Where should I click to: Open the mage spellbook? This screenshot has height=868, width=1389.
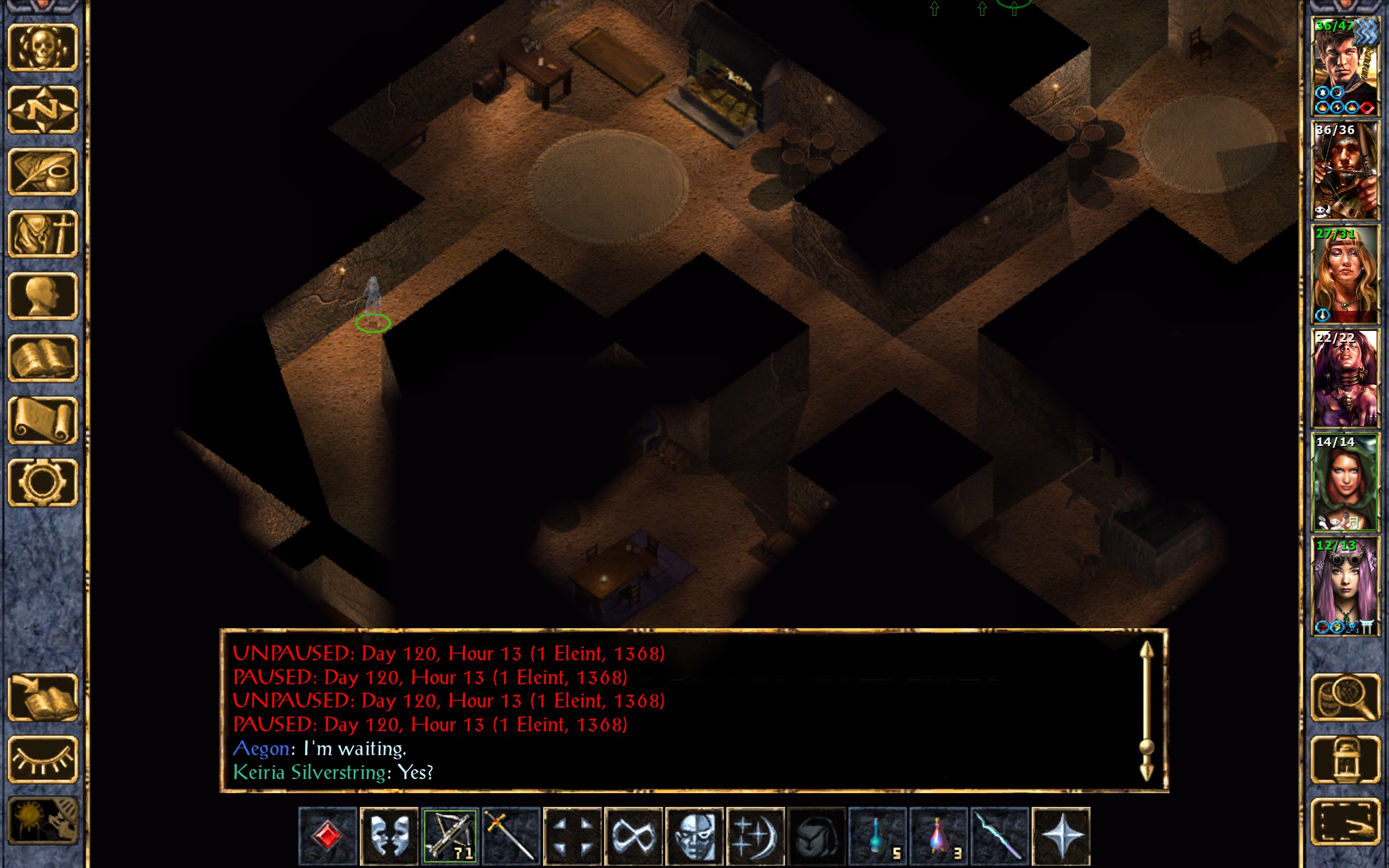point(42,358)
